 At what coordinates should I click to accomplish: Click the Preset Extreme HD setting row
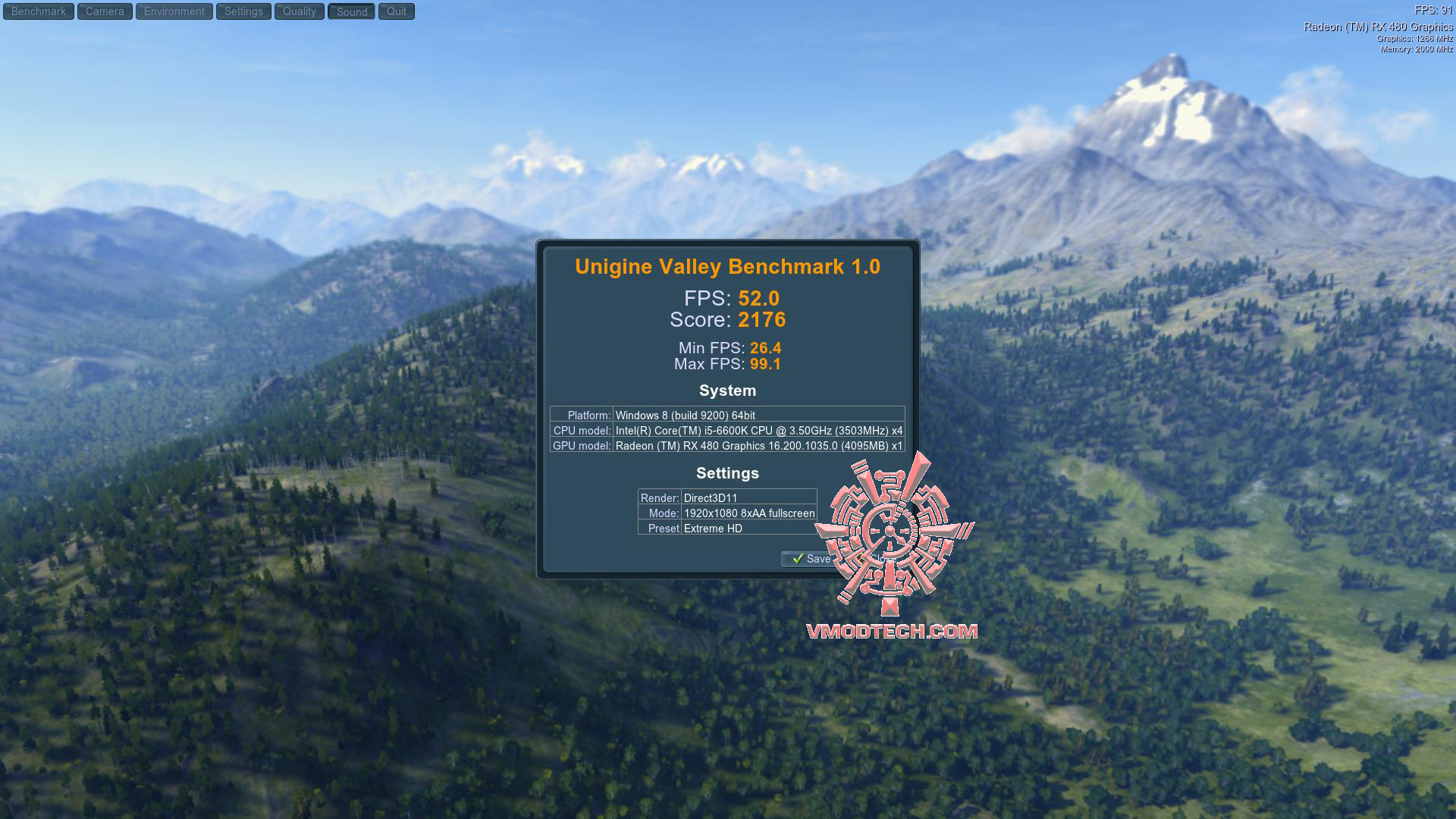[726, 529]
